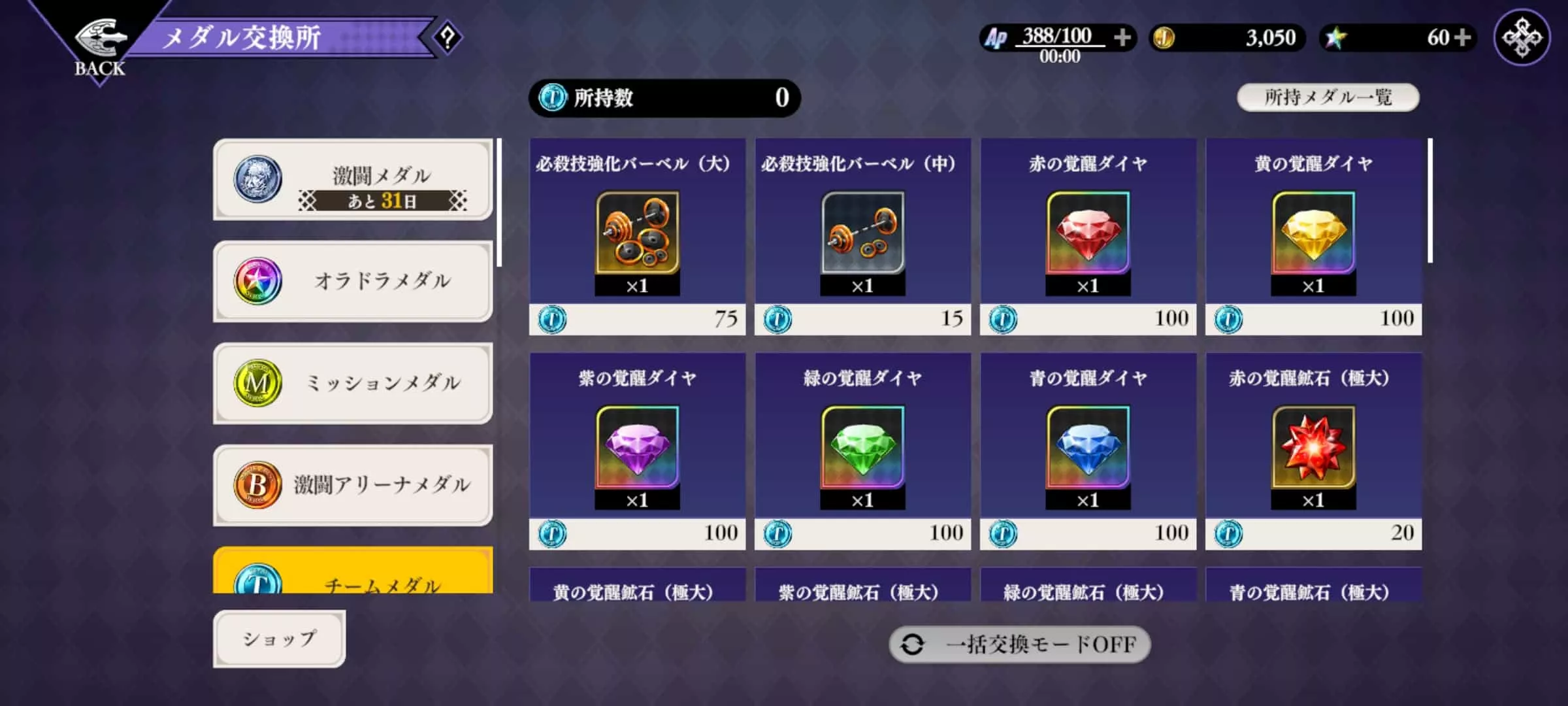Click the AP plus icon to recover AP
Image resolution: width=1568 pixels, height=706 pixels.
tap(1125, 38)
